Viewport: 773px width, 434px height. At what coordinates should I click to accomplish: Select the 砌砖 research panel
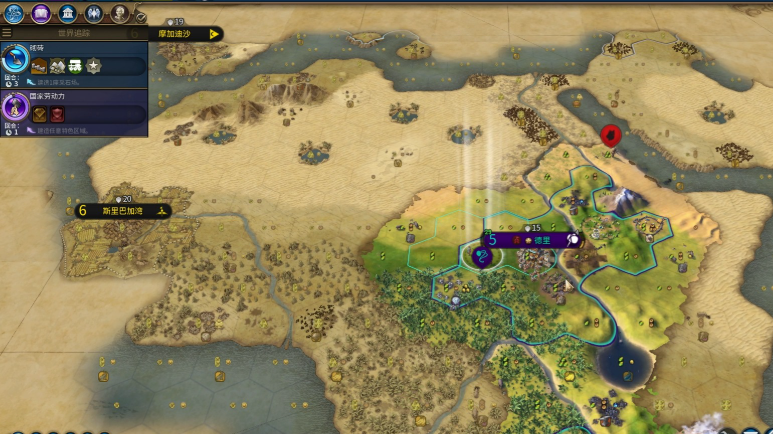(x=74, y=64)
